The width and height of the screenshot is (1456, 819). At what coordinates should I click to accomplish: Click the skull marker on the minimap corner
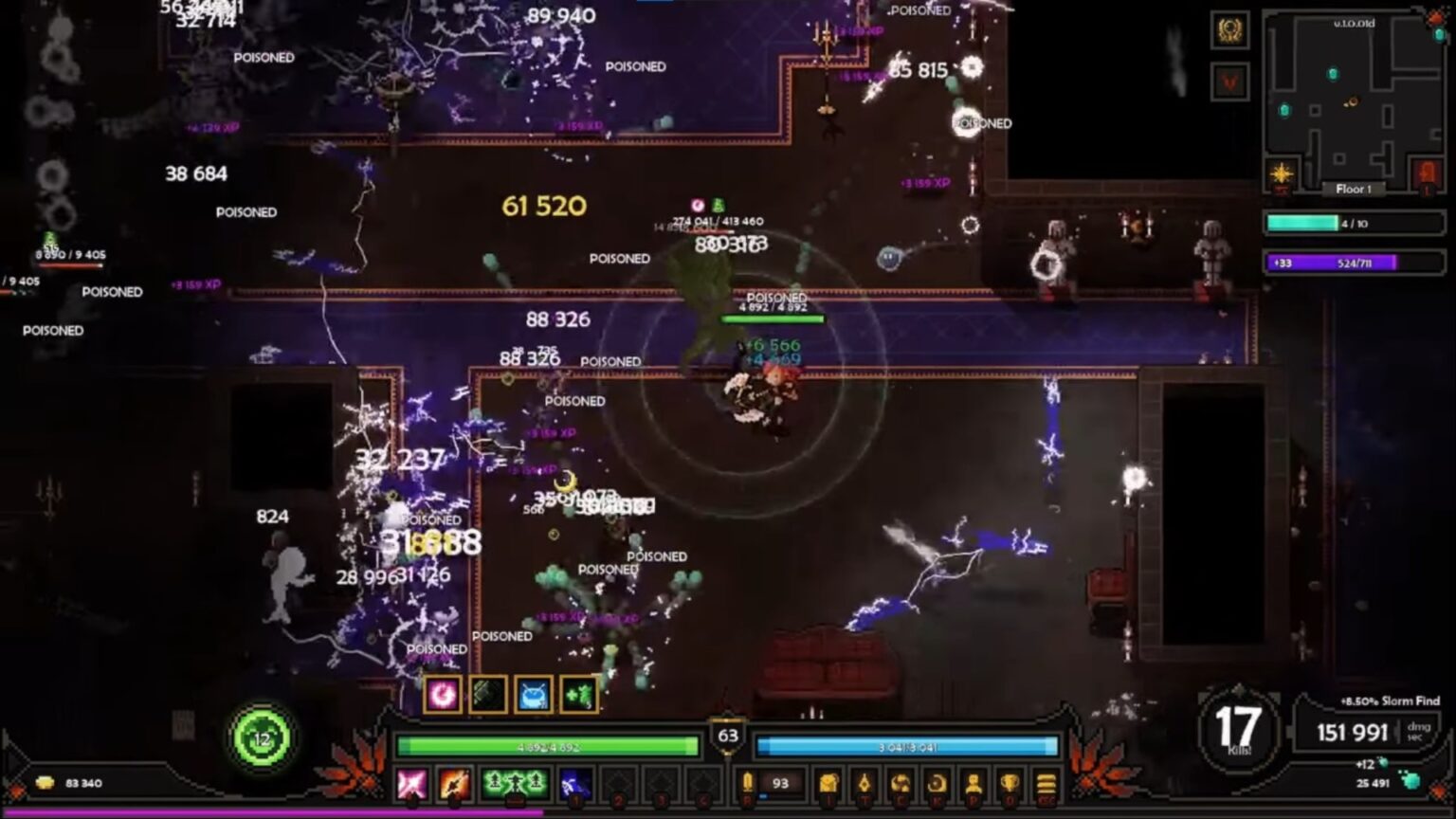[x=1434, y=19]
